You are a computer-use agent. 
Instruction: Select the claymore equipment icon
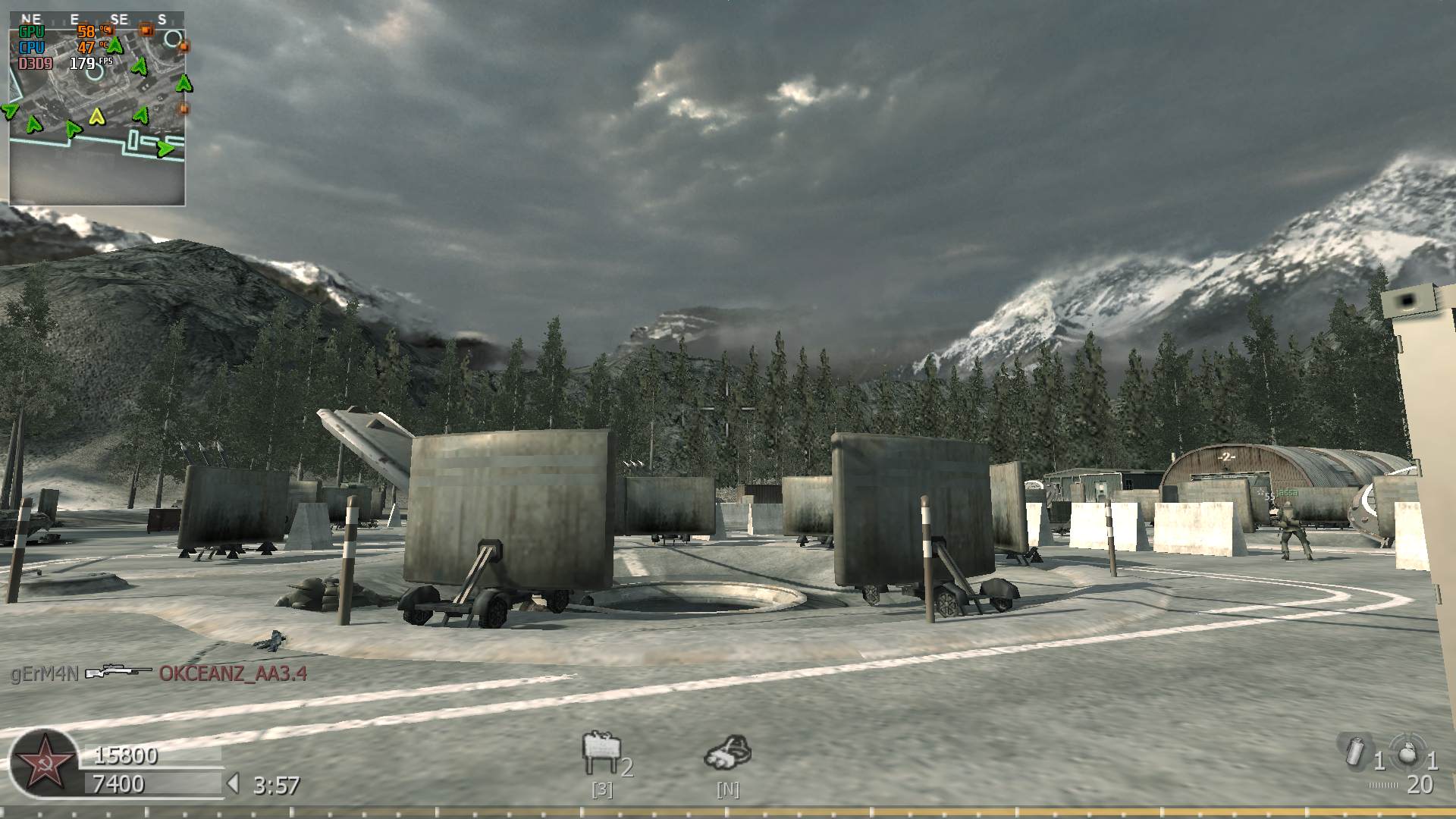click(601, 754)
